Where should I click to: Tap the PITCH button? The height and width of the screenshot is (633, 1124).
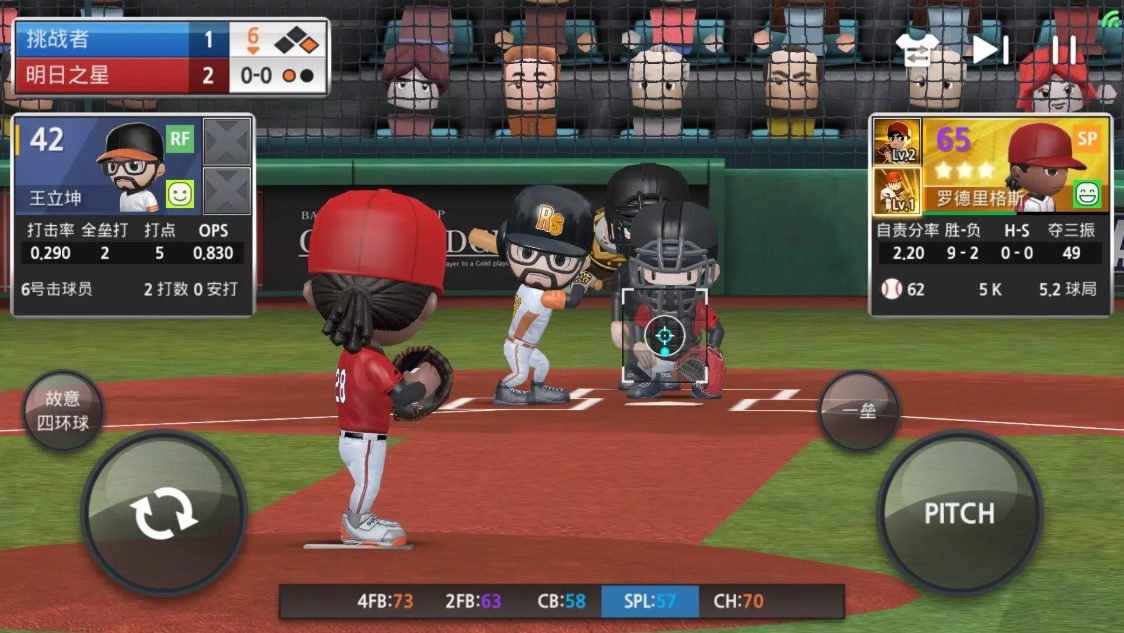pos(959,514)
